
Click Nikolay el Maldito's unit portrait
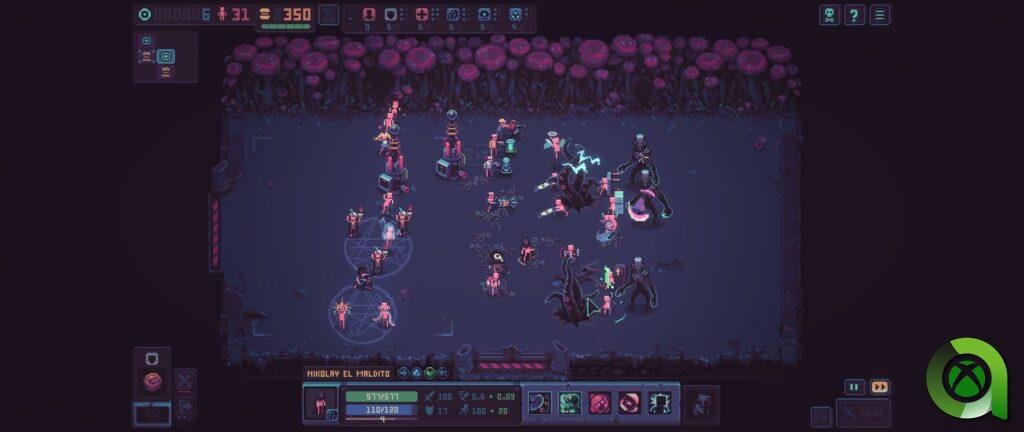[321, 404]
